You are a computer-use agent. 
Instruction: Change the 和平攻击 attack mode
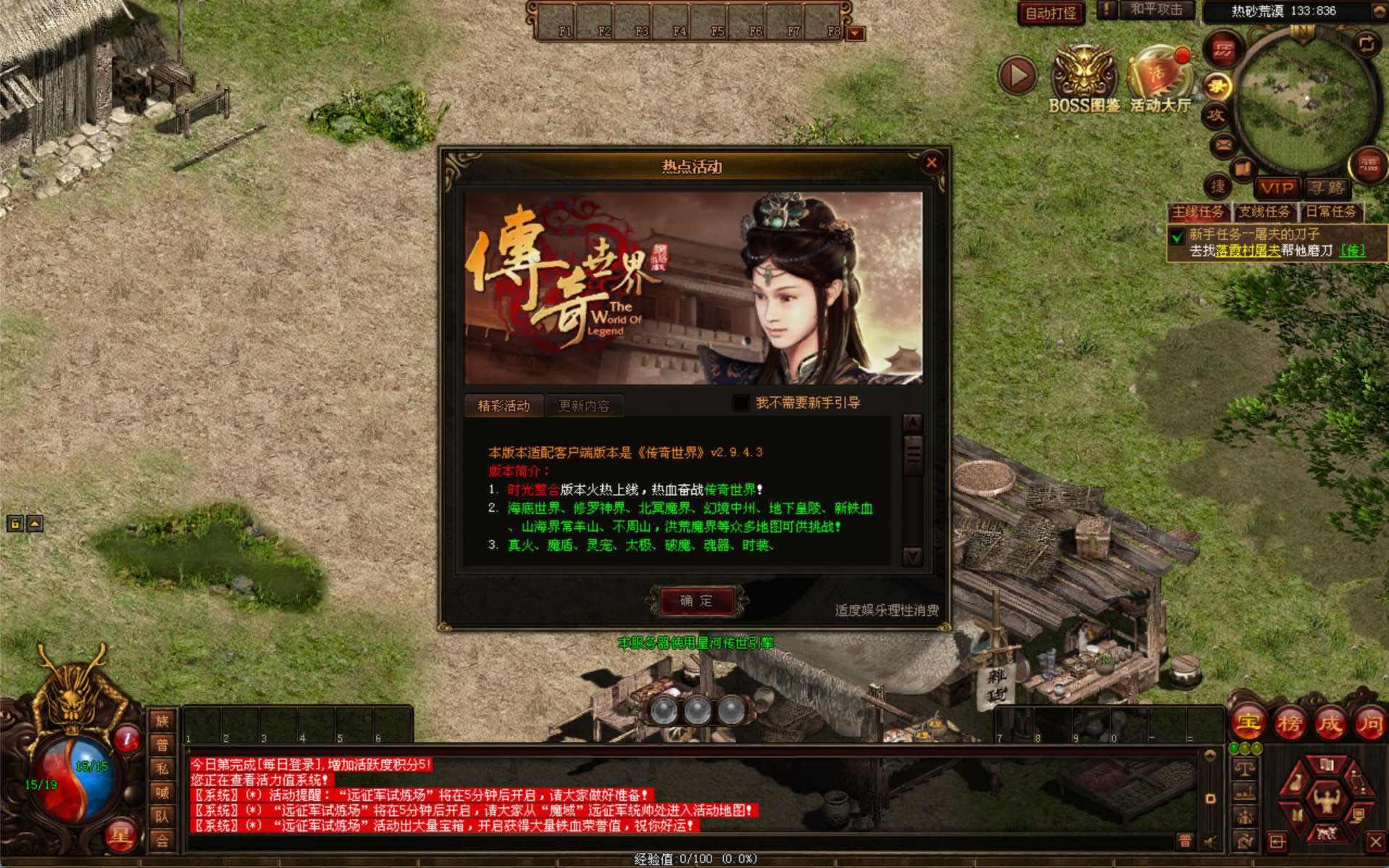[1156, 10]
